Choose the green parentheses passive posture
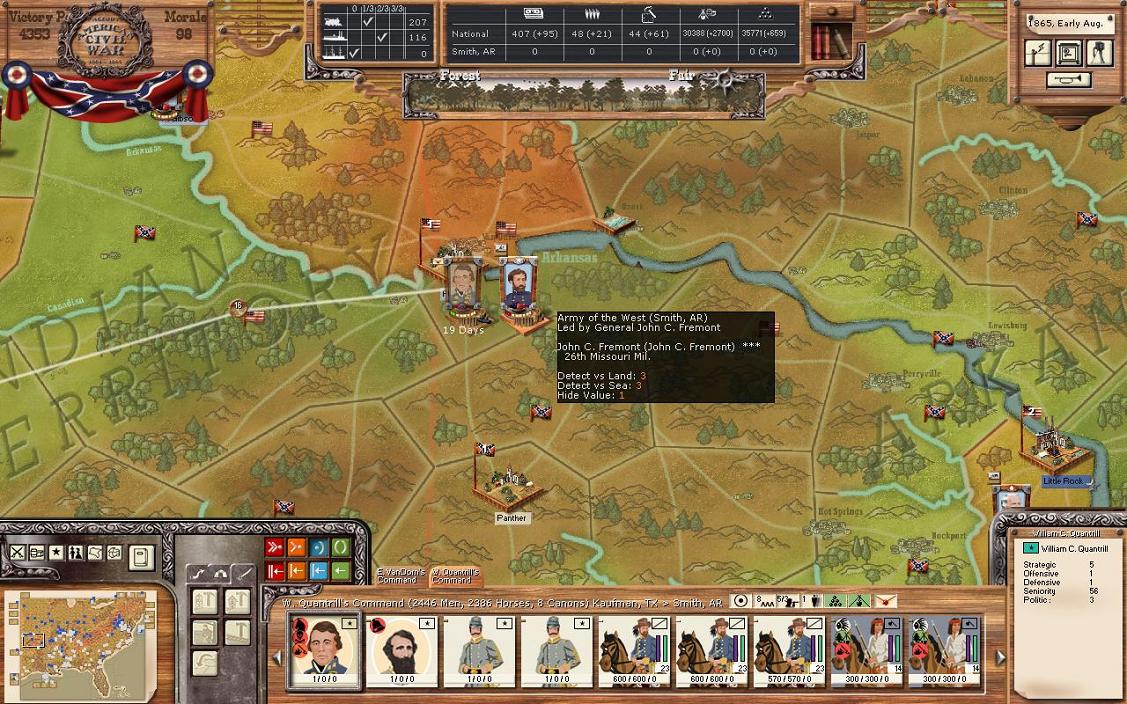This screenshot has height=704, width=1127. click(340, 548)
